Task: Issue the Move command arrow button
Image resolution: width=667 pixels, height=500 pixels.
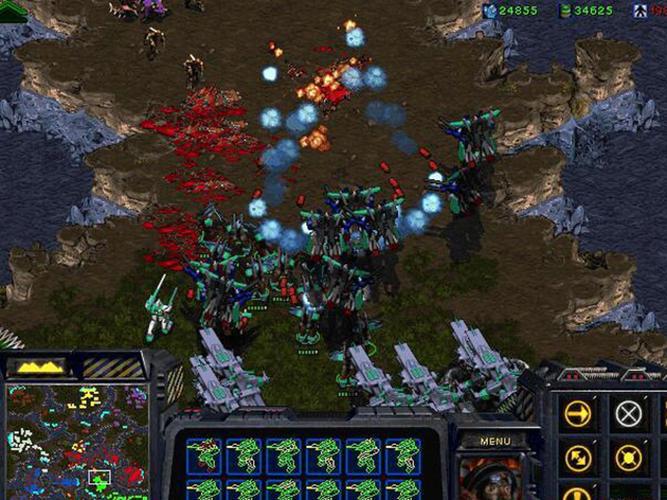Action: tap(578, 413)
